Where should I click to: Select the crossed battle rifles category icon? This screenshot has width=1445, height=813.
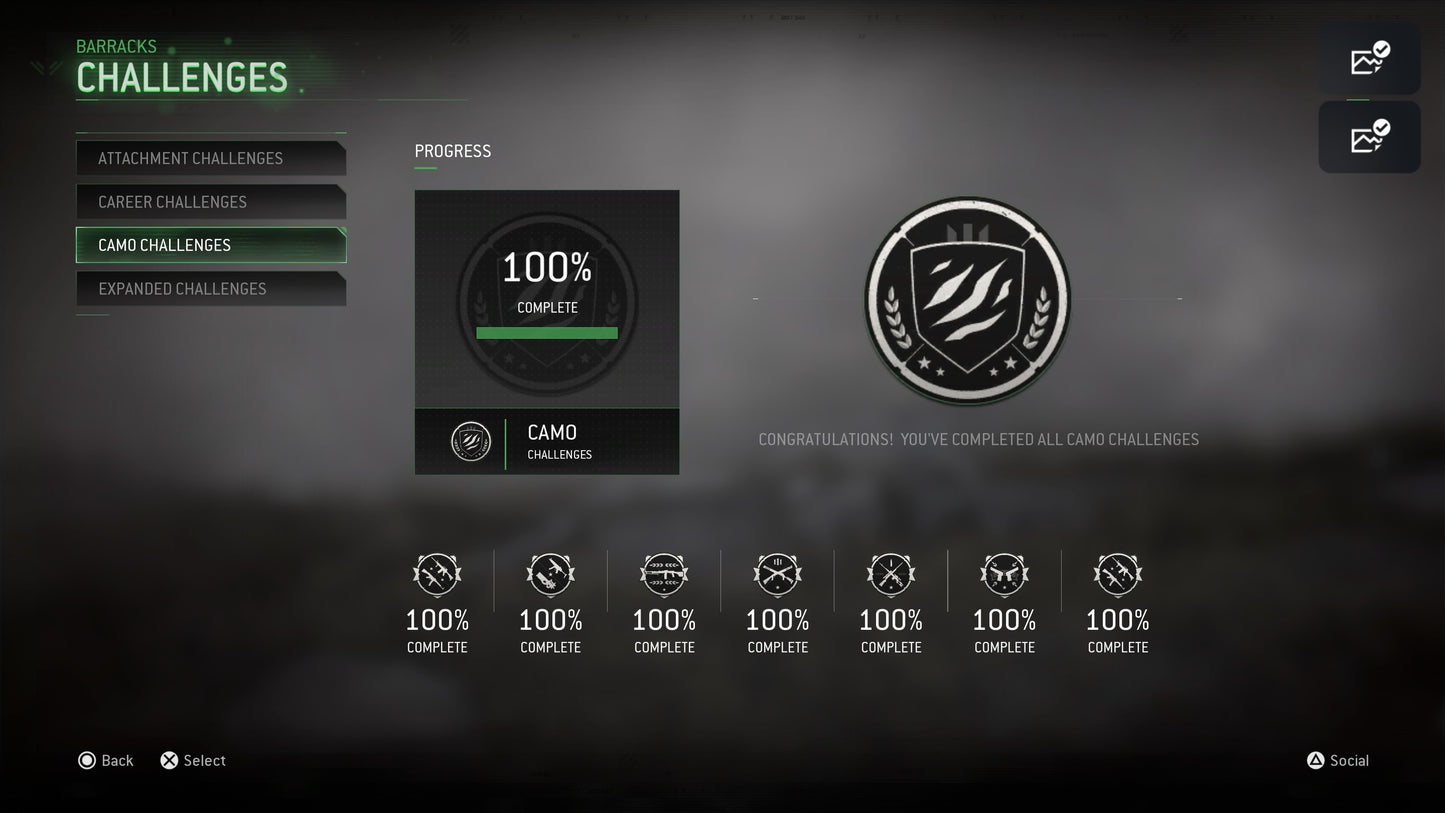[777, 575]
